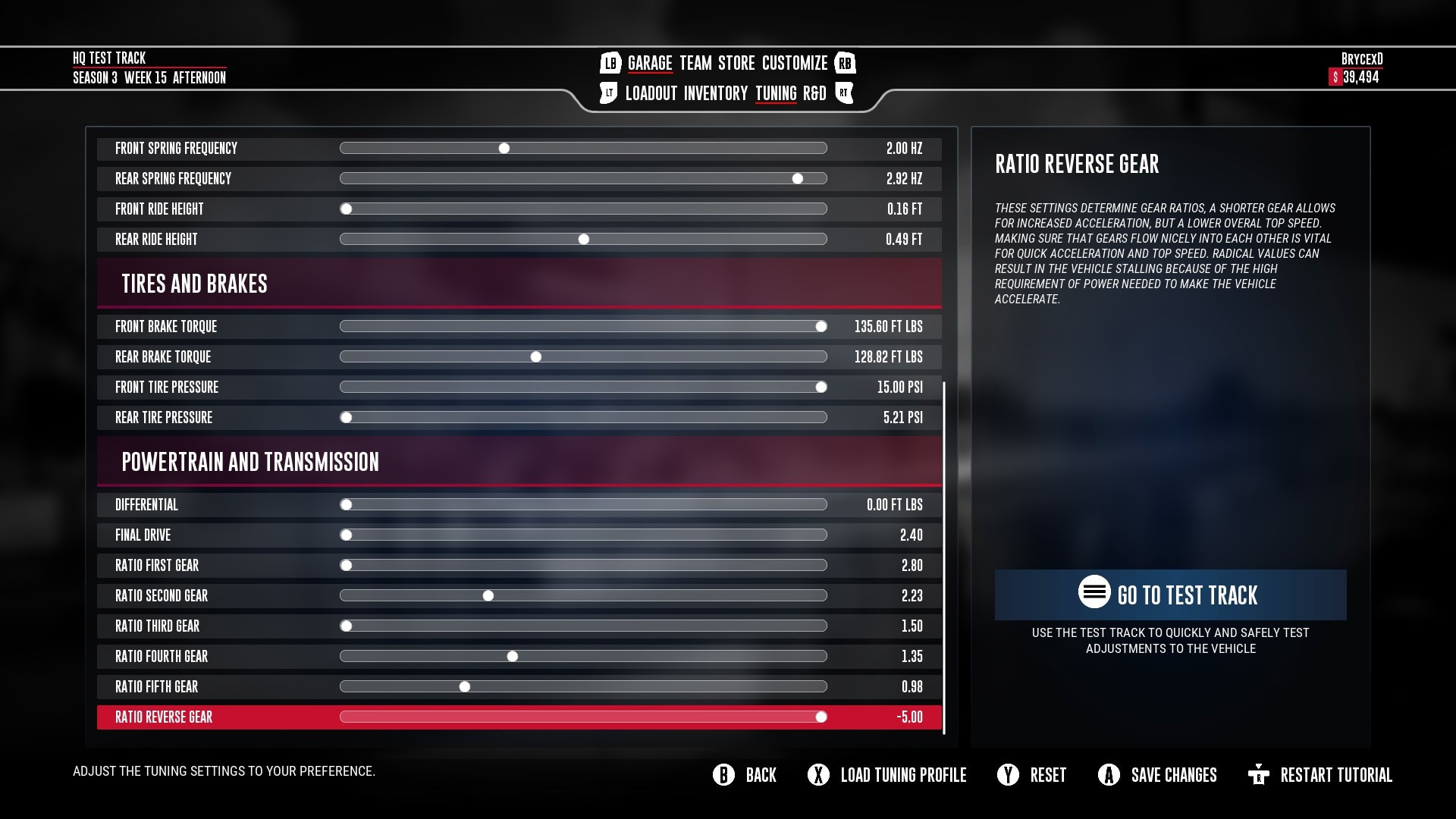Set the Ratio Reverse Gear slider
Viewport: 1456px width, 819px height.
click(821, 717)
